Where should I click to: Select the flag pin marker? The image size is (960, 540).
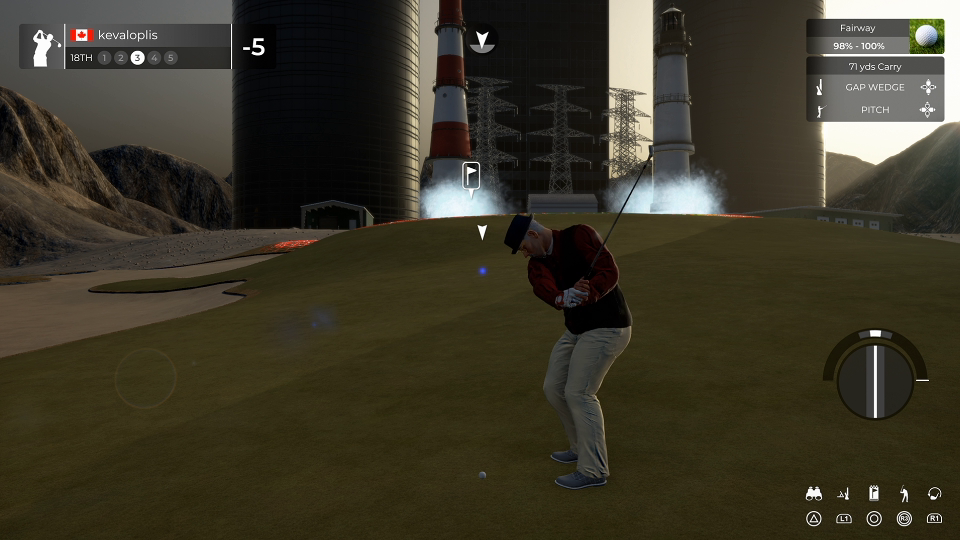point(471,176)
